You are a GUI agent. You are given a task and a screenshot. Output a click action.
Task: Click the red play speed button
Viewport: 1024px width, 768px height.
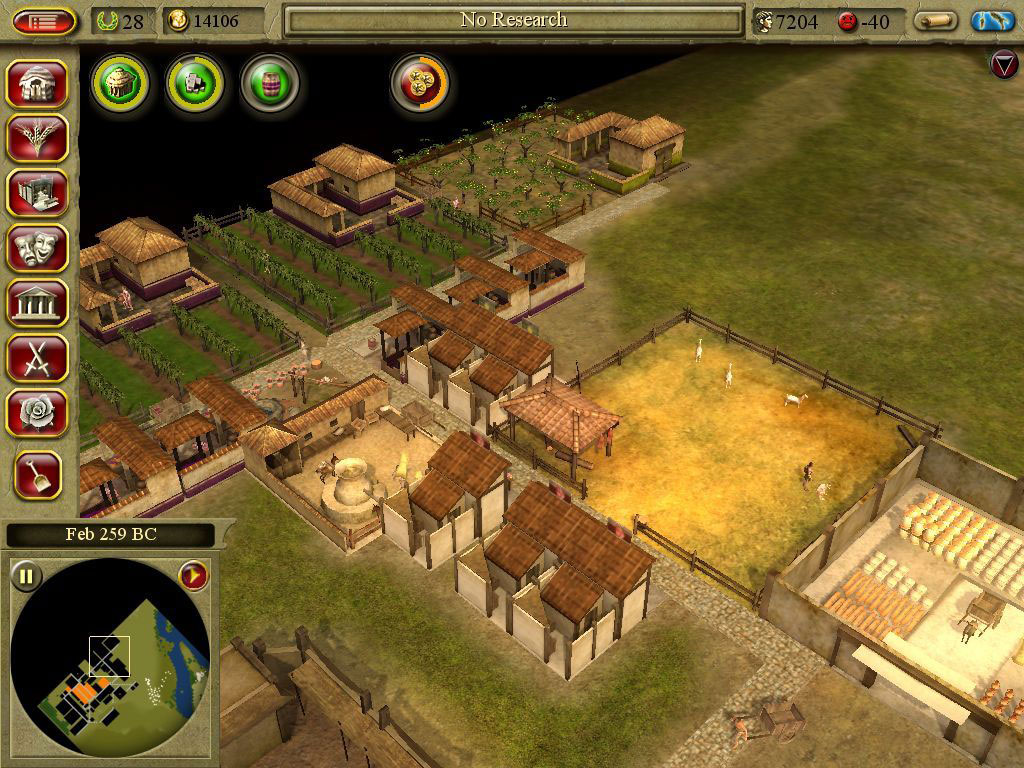[193, 575]
